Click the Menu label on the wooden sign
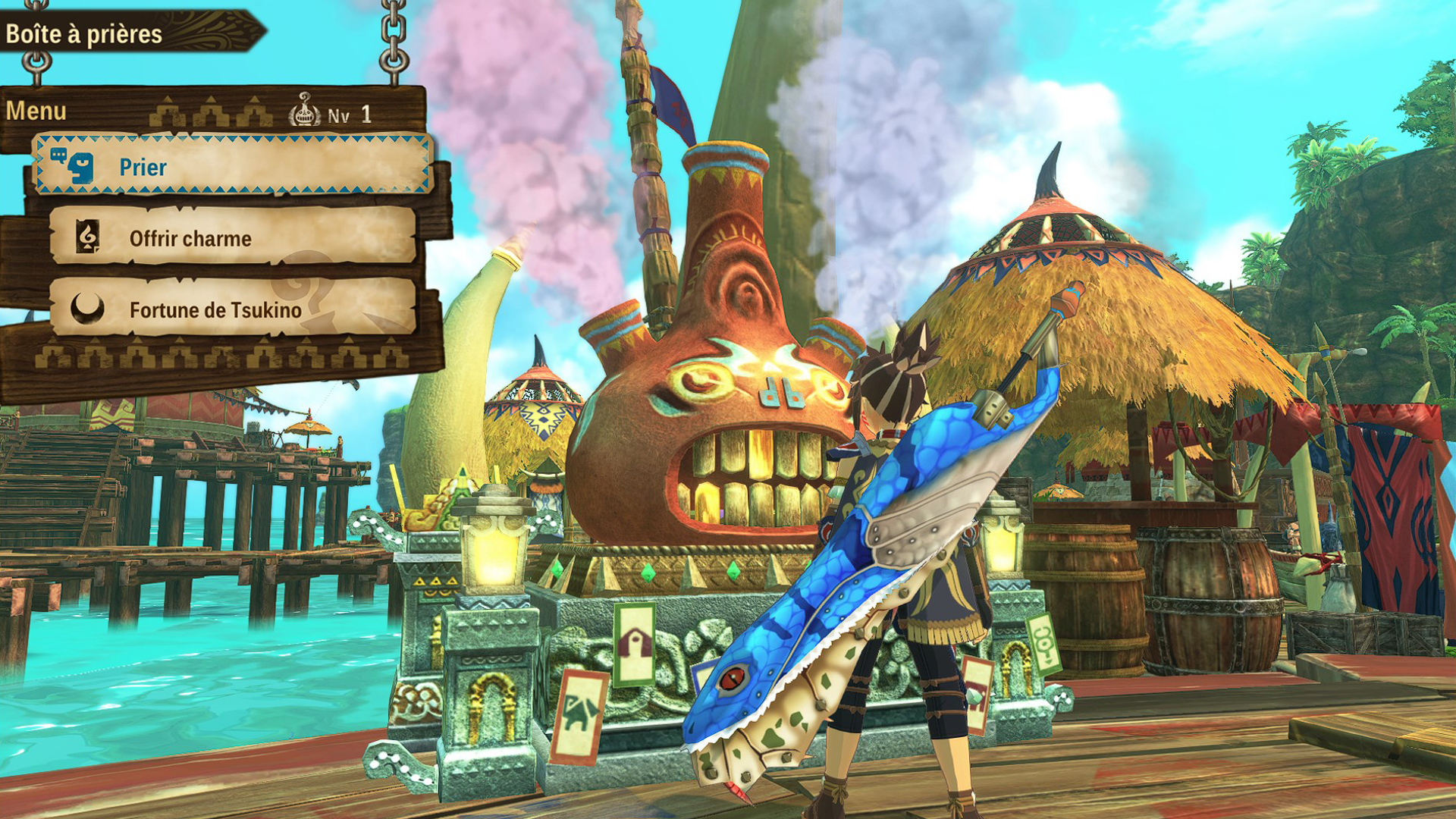This screenshot has height=819, width=1456. tap(36, 110)
